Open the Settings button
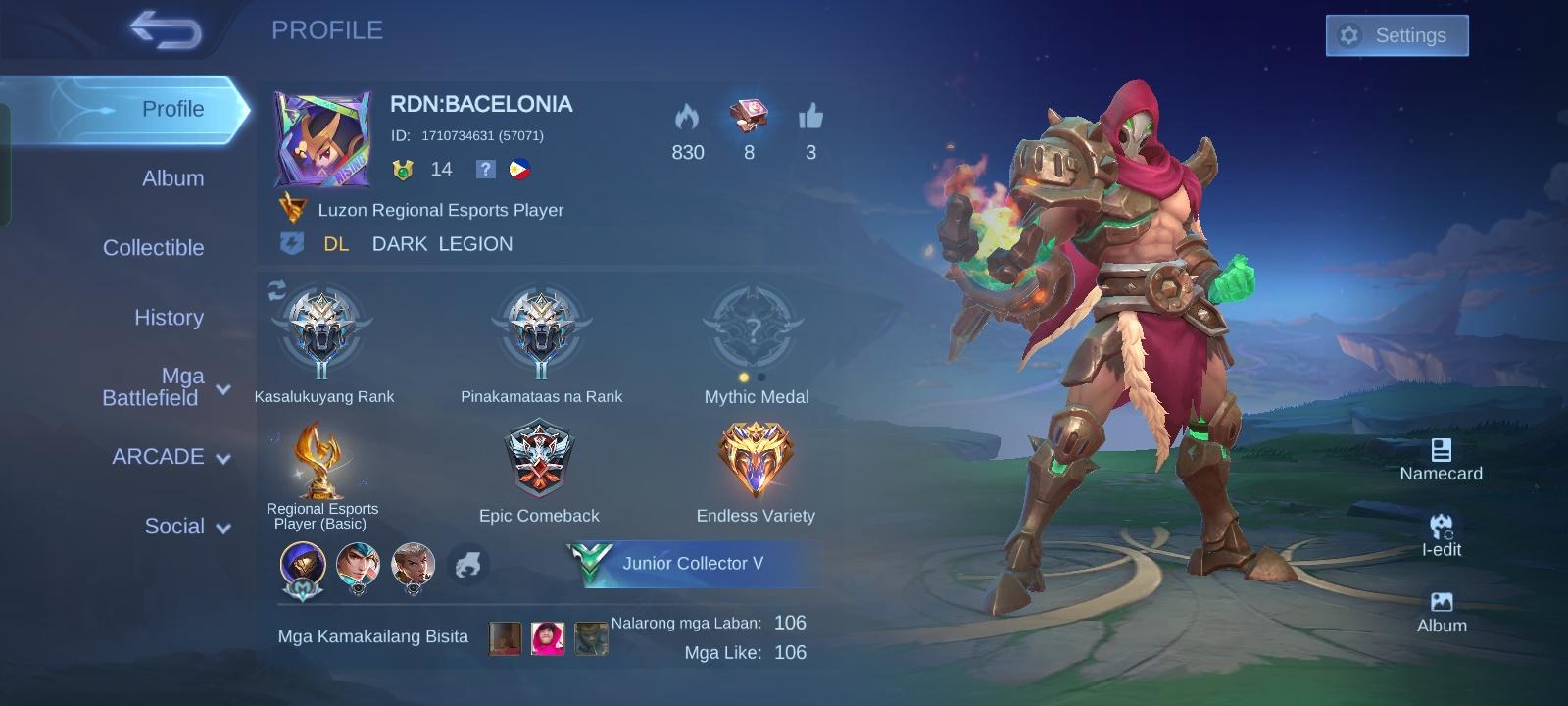 pyautogui.click(x=1396, y=35)
